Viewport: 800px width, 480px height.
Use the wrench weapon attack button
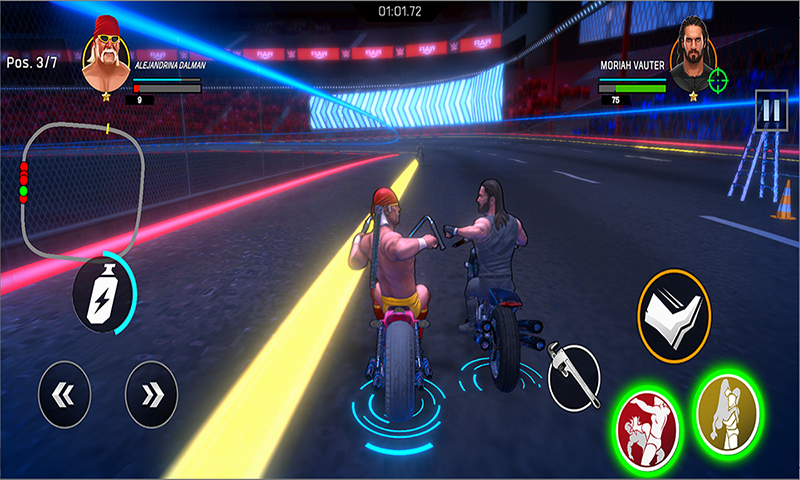[x=574, y=377]
